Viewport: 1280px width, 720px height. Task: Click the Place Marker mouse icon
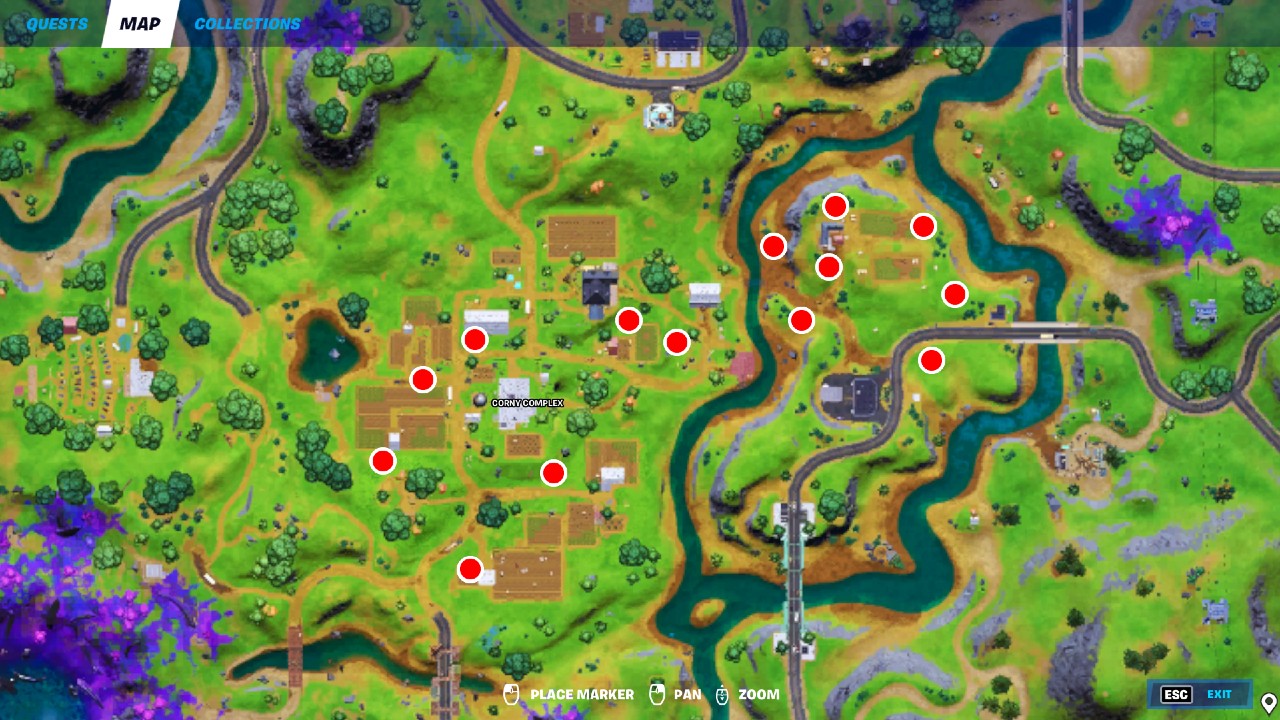(511, 693)
